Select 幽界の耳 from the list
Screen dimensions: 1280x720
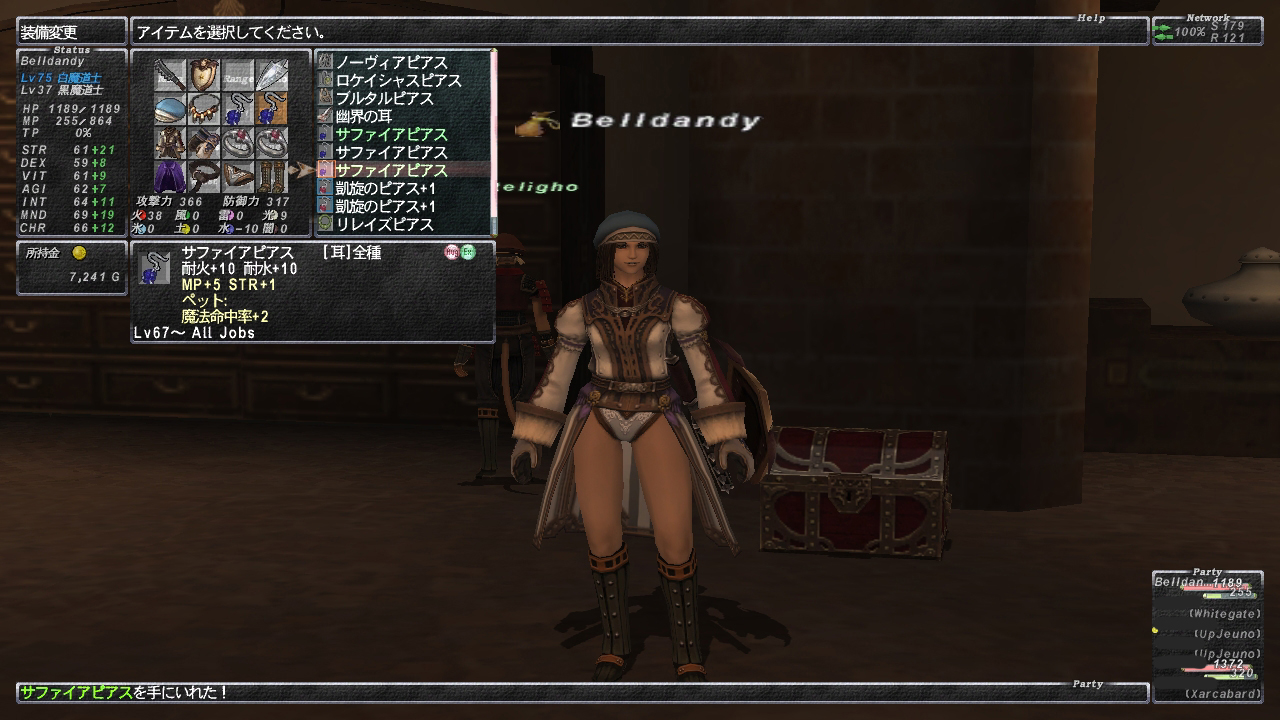[363, 117]
